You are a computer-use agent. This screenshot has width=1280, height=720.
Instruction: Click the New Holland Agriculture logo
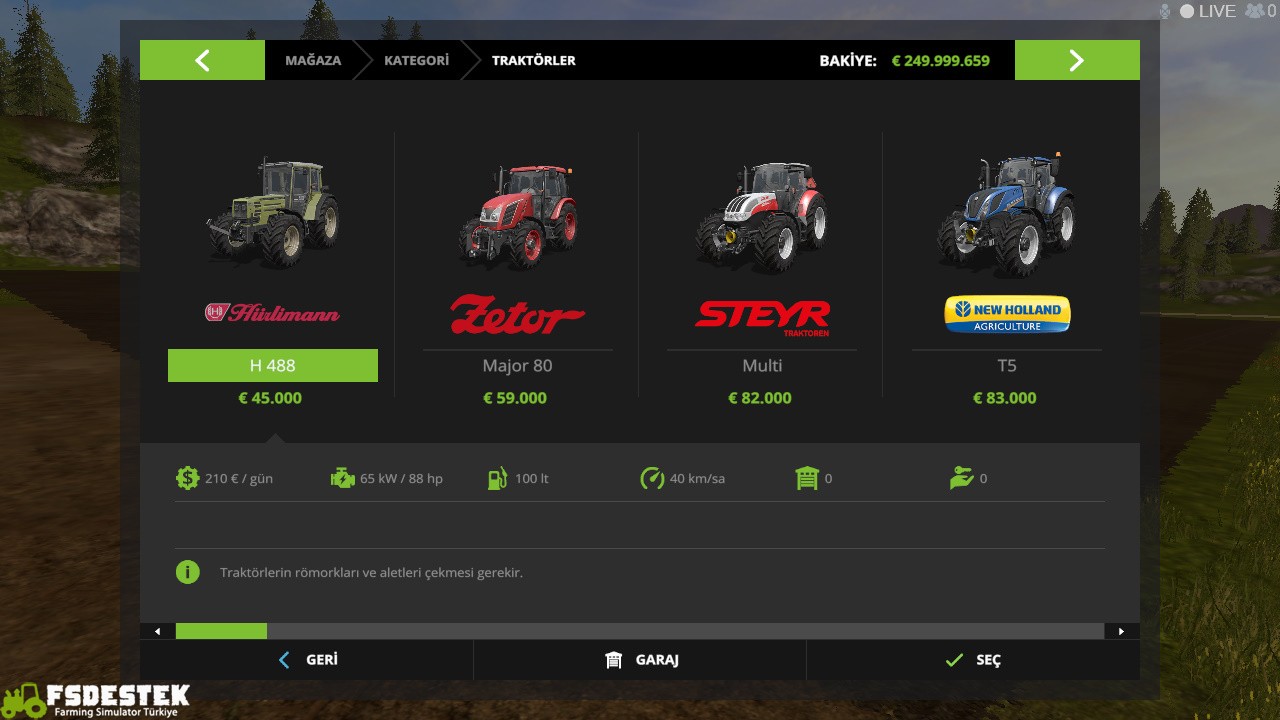[1007, 314]
